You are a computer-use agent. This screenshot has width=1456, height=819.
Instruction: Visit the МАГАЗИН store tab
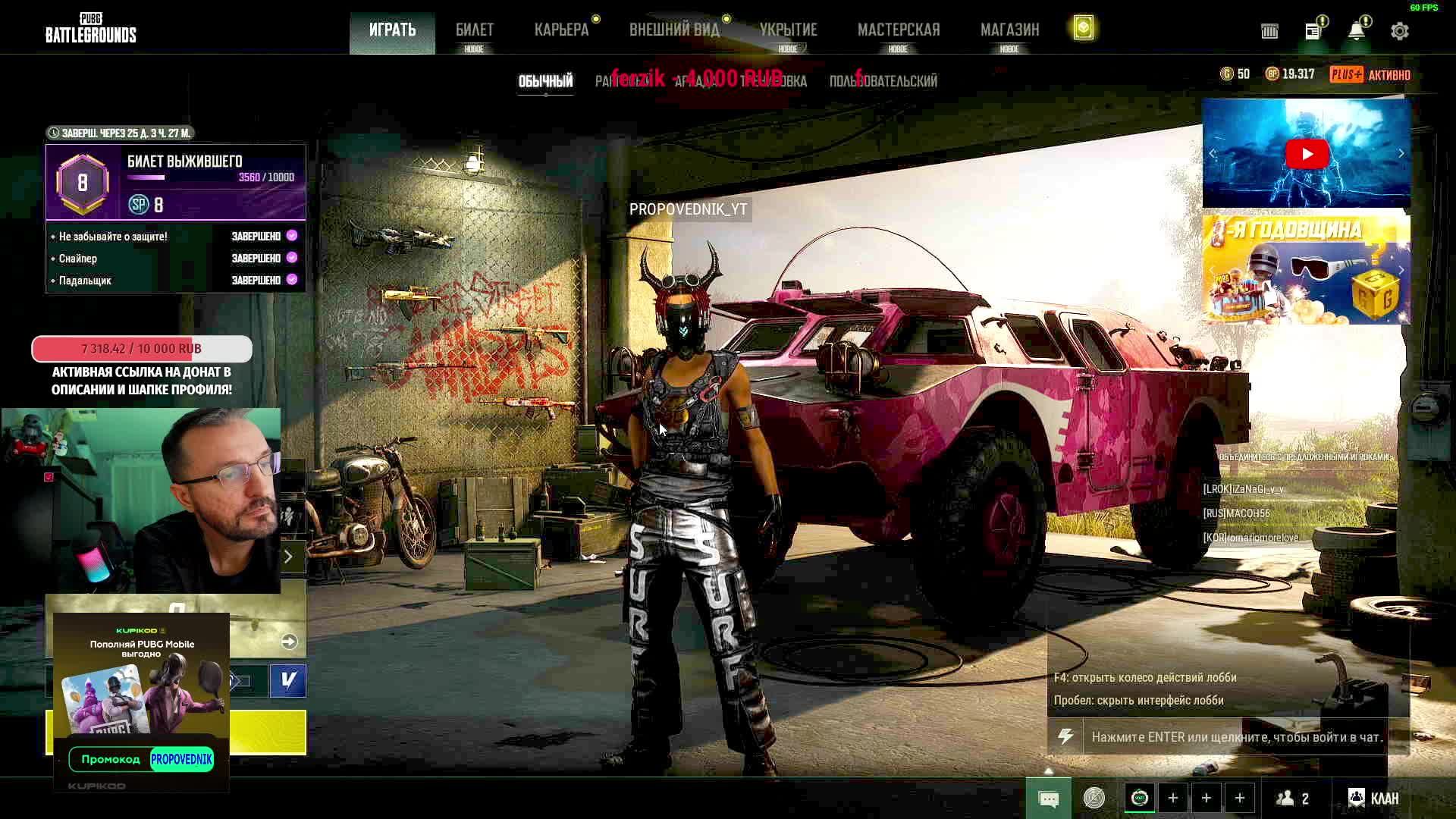pyautogui.click(x=1009, y=30)
